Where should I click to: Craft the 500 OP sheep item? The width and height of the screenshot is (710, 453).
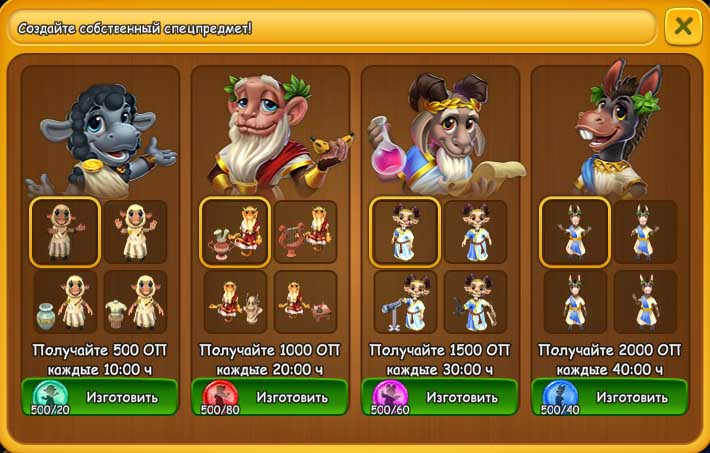pyautogui.click(x=100, y=397)
